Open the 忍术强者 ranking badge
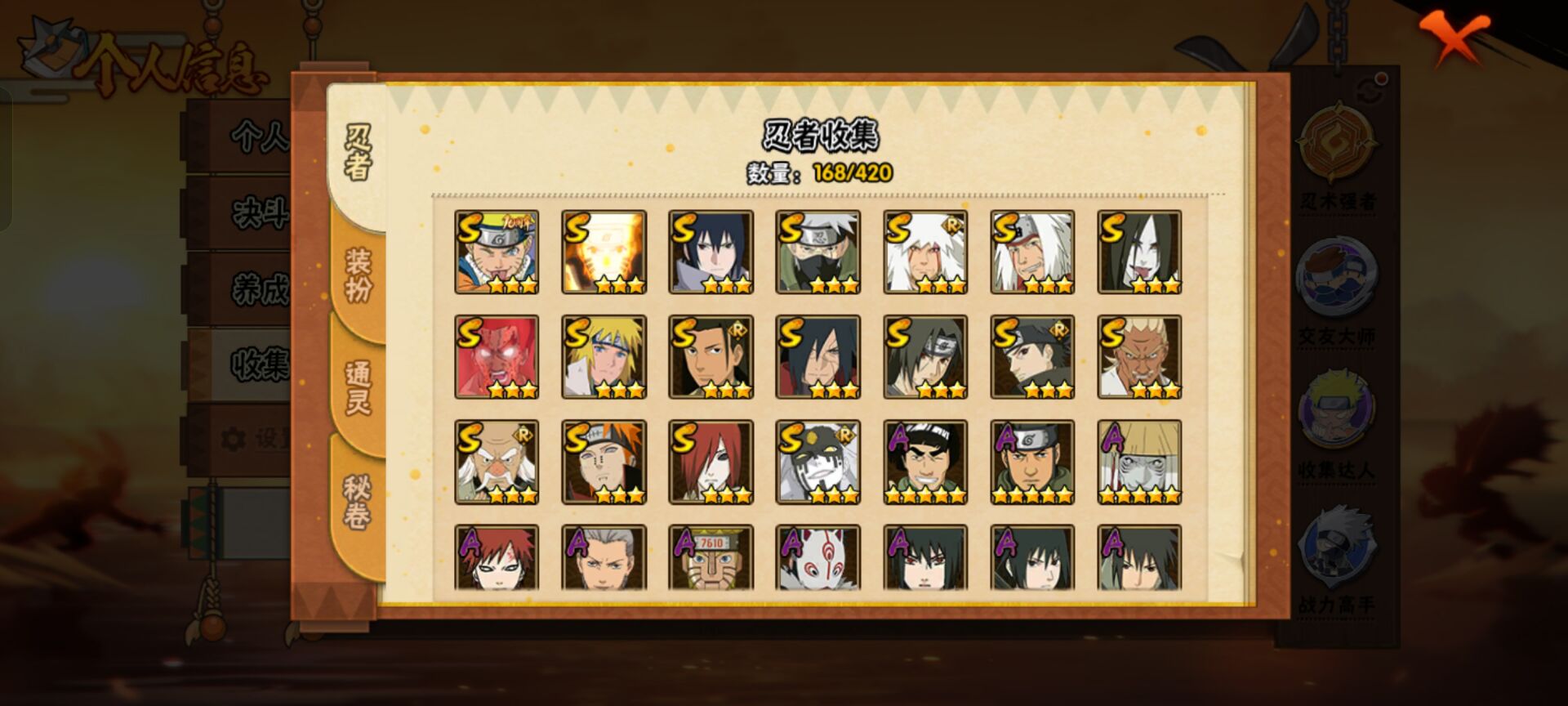 [x=1337, y=155]
